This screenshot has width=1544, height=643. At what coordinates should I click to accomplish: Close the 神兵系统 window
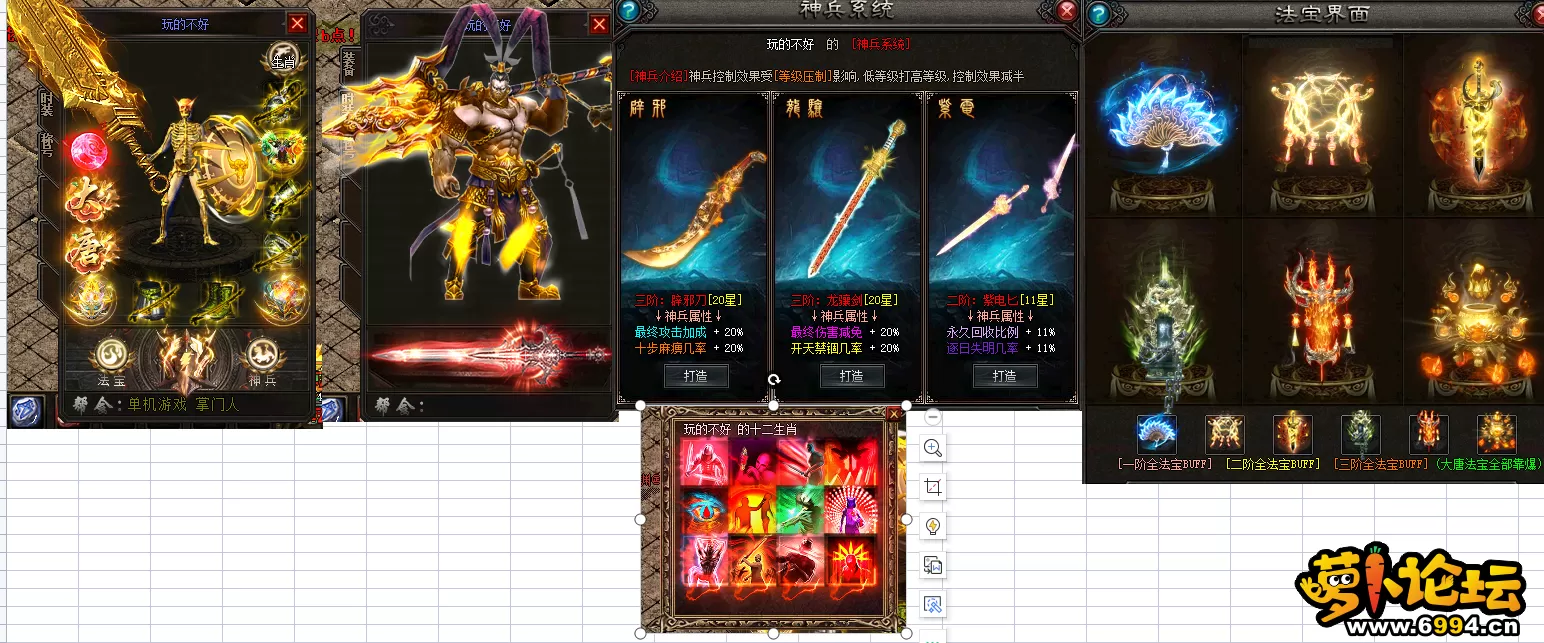pyautogui.click(x=1067, y=11)
